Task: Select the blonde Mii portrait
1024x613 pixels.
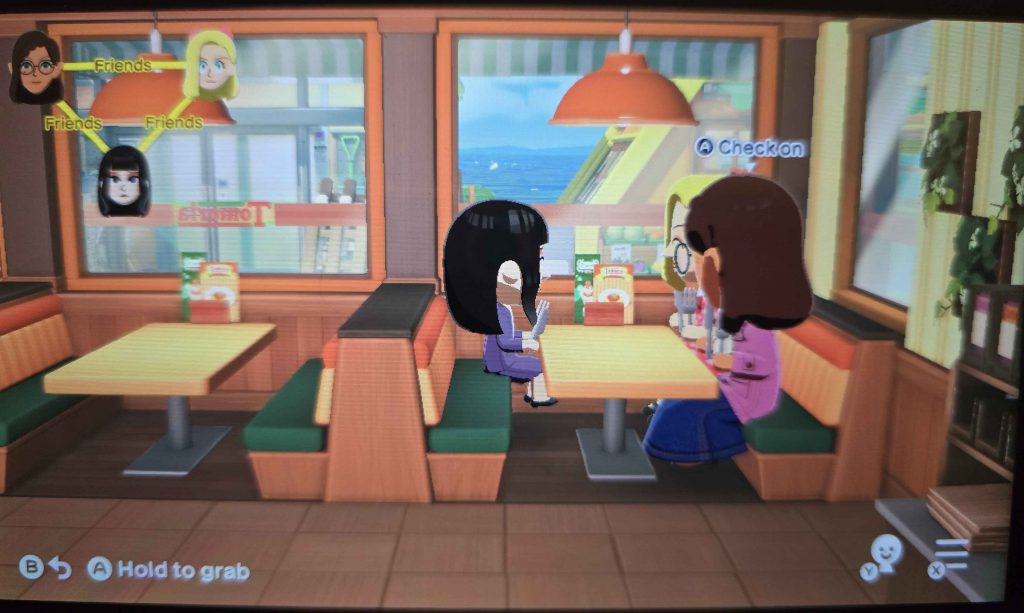Action: point(212,64)
